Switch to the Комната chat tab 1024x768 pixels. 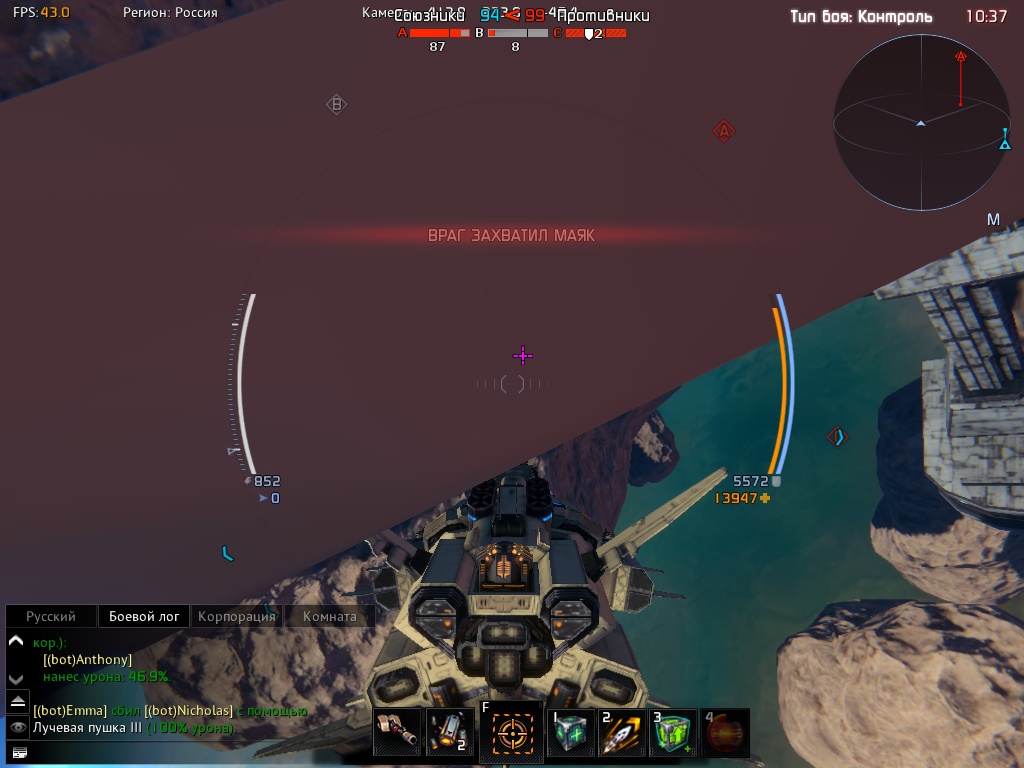point(329,617)
